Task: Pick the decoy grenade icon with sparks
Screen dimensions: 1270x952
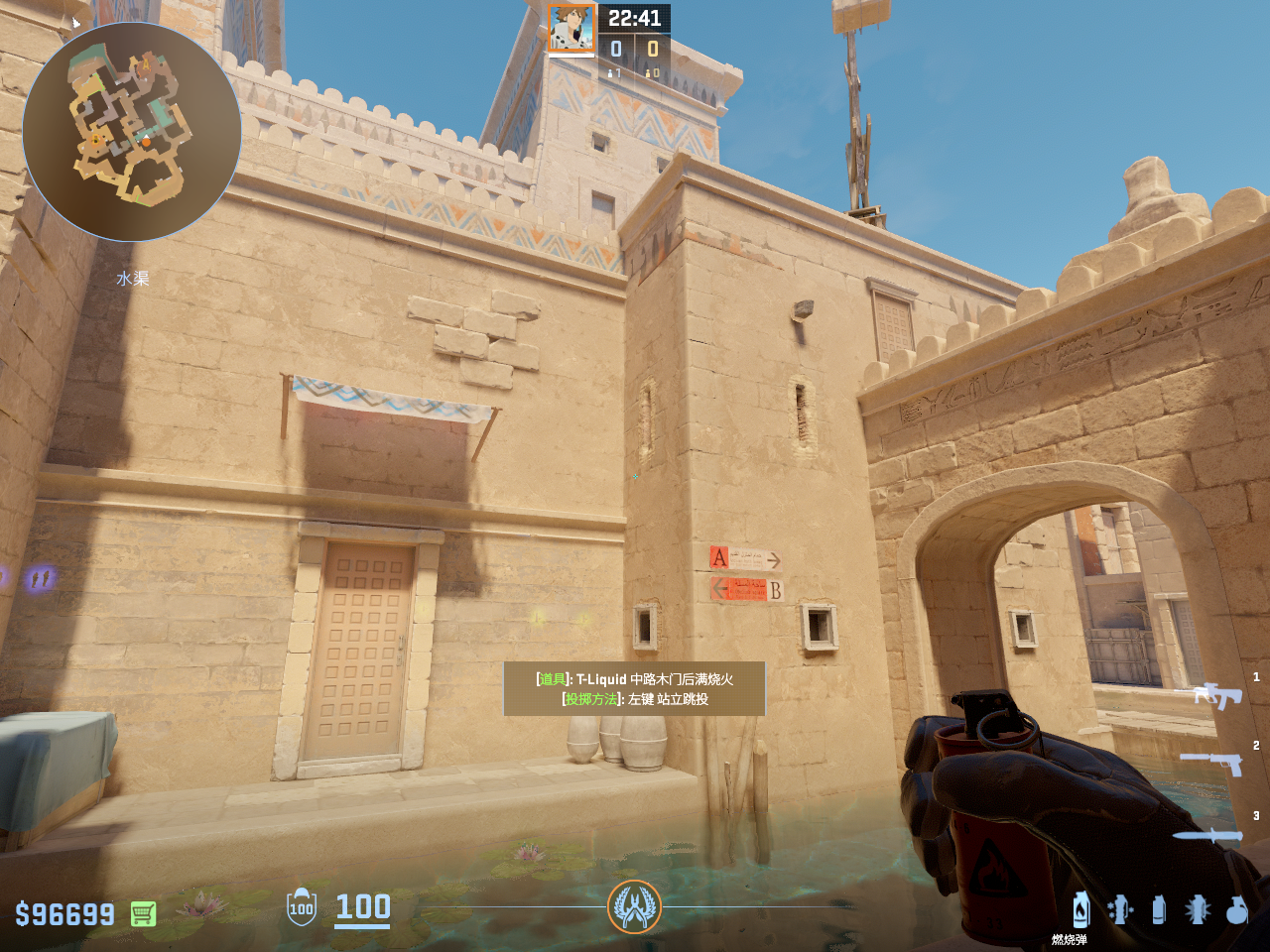Action: [x=1120, y=908]
